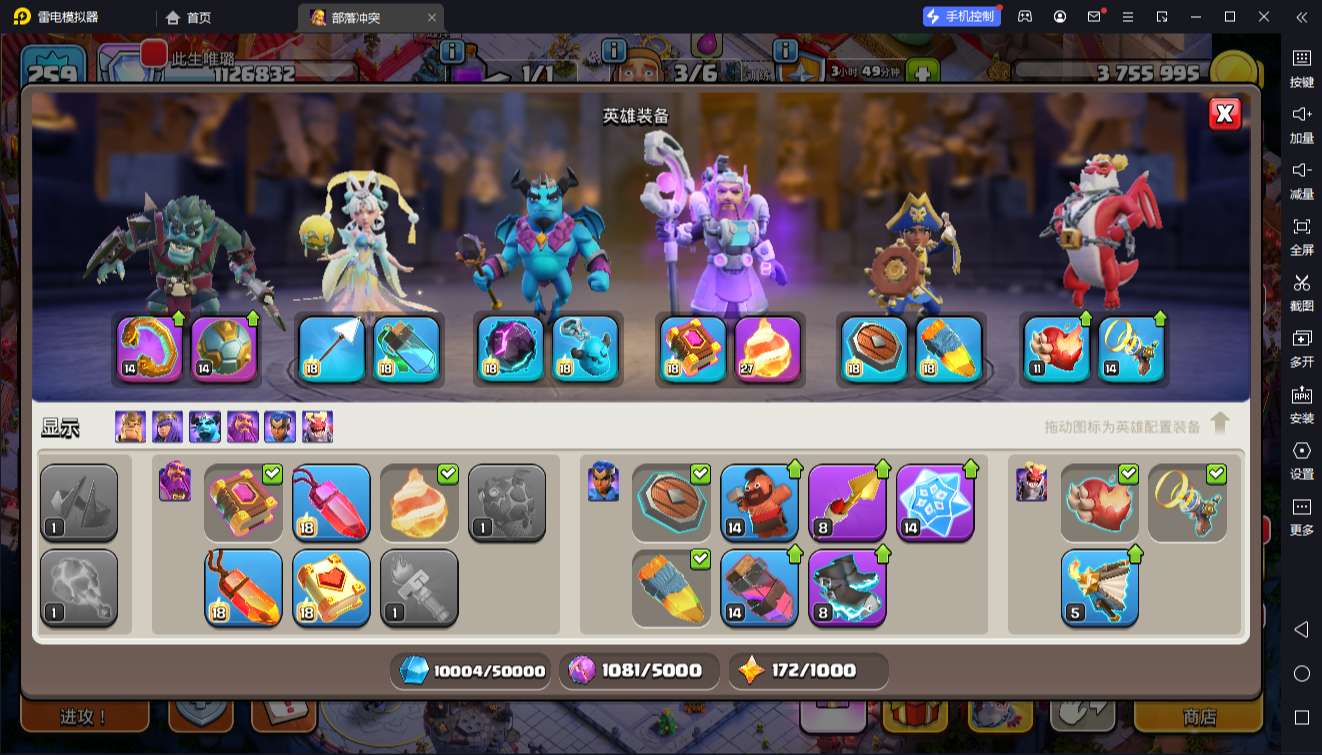The image size is (1322, 755).
Task: Select the equipped arrow equipment slot
Action: click(x=331, y=349)
